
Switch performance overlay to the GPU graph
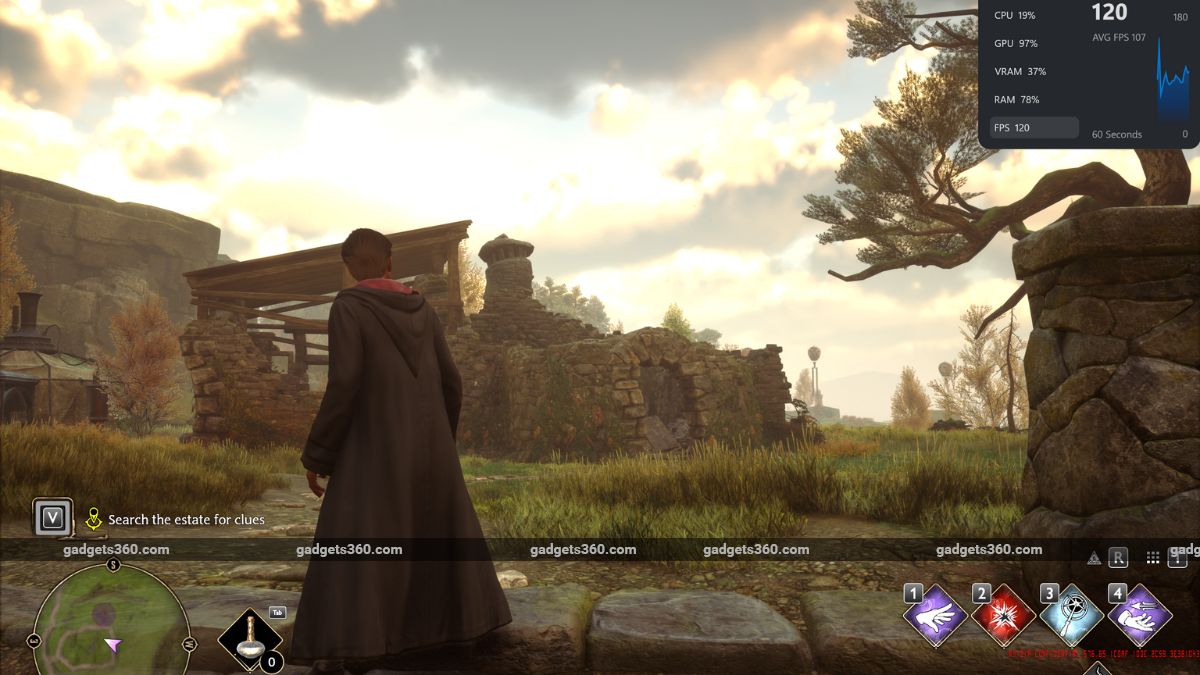tap(1016, 44)
